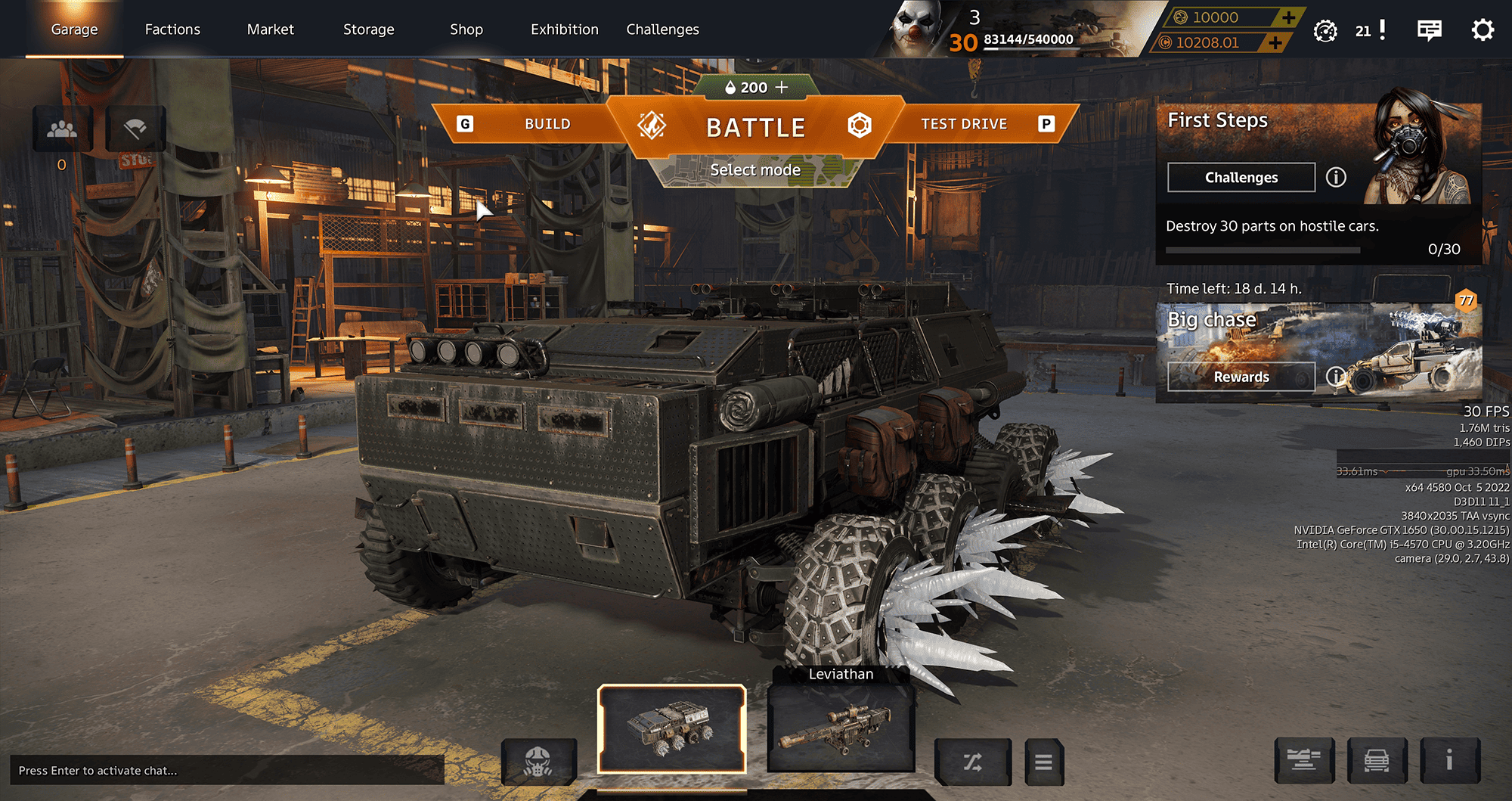This screenshot has height=801, width=1512.
Task: Click the shuffle arrows button
Action: (x=972, y=762)
